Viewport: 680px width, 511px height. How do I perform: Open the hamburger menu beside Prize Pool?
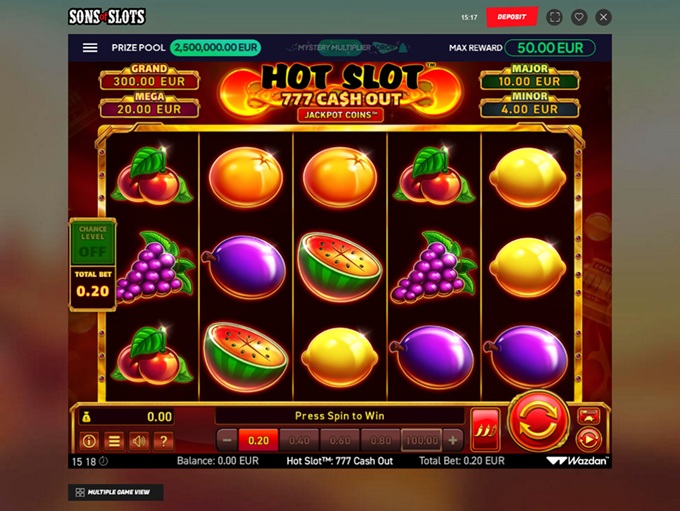90,48
